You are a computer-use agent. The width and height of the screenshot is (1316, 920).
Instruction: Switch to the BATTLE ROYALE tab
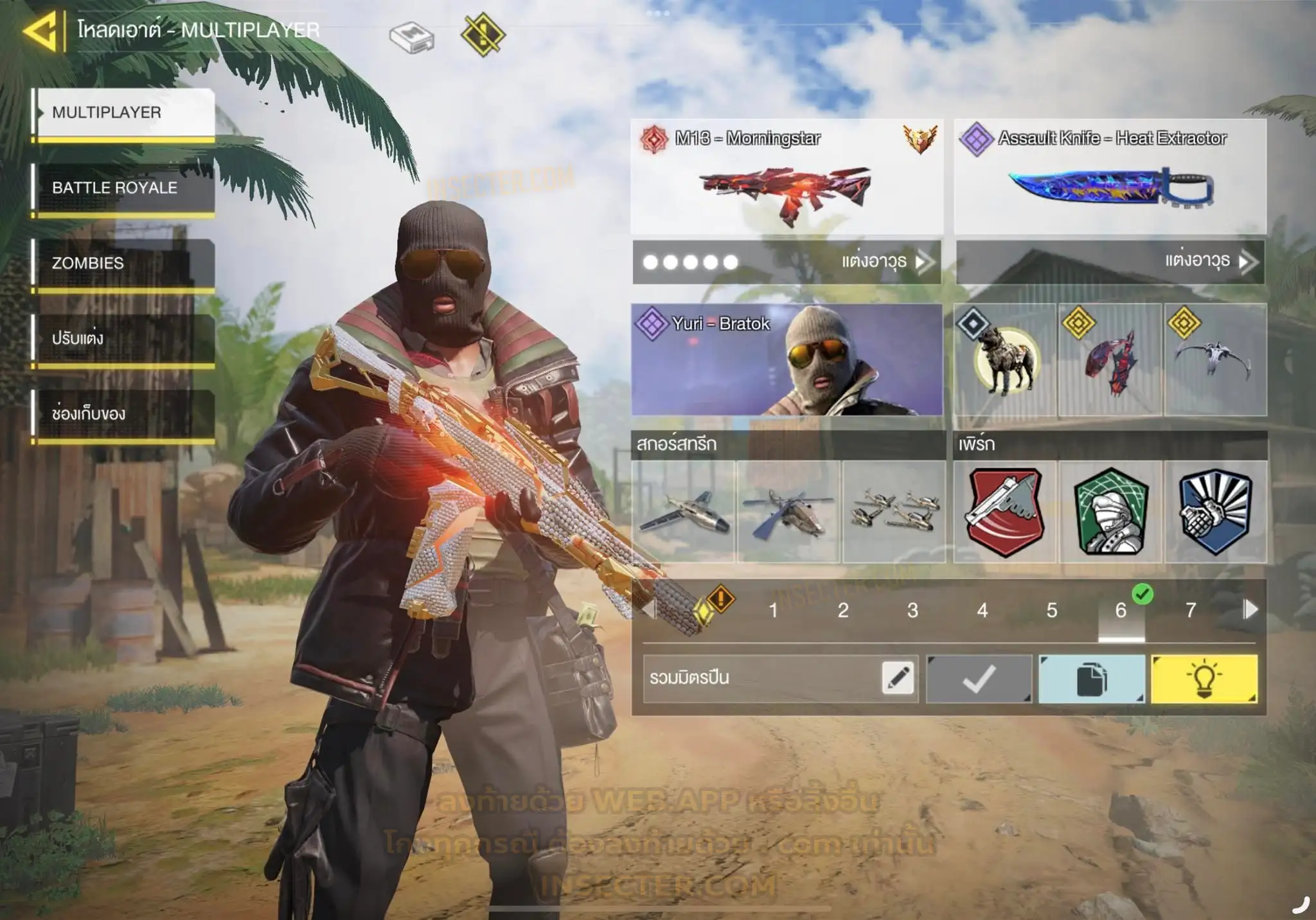click(x=125, y=188)
